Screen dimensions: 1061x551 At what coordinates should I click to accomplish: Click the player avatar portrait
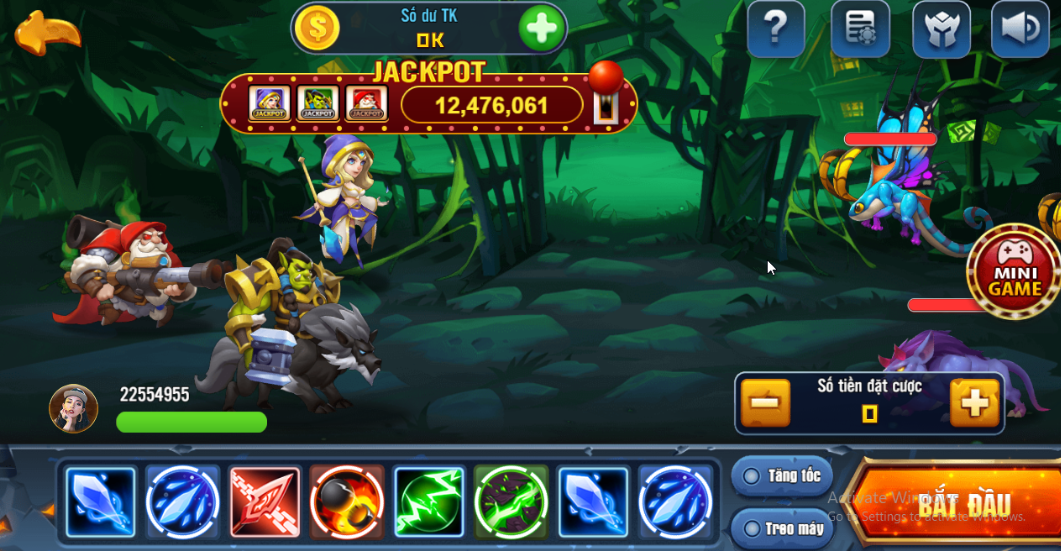pos(73,409)
